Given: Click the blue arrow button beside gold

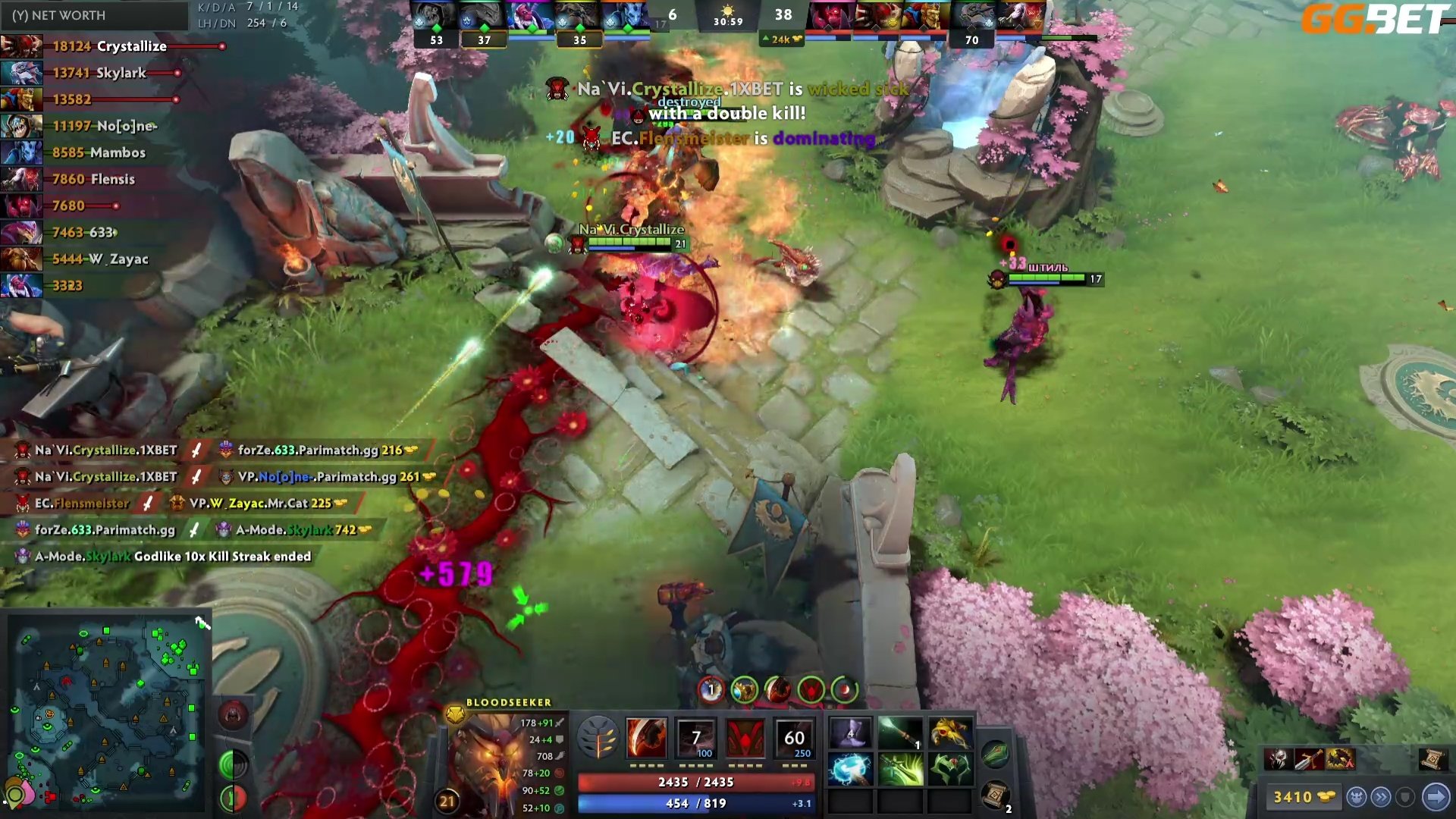Looking at the screenshot, I should tap(1436, 797).
